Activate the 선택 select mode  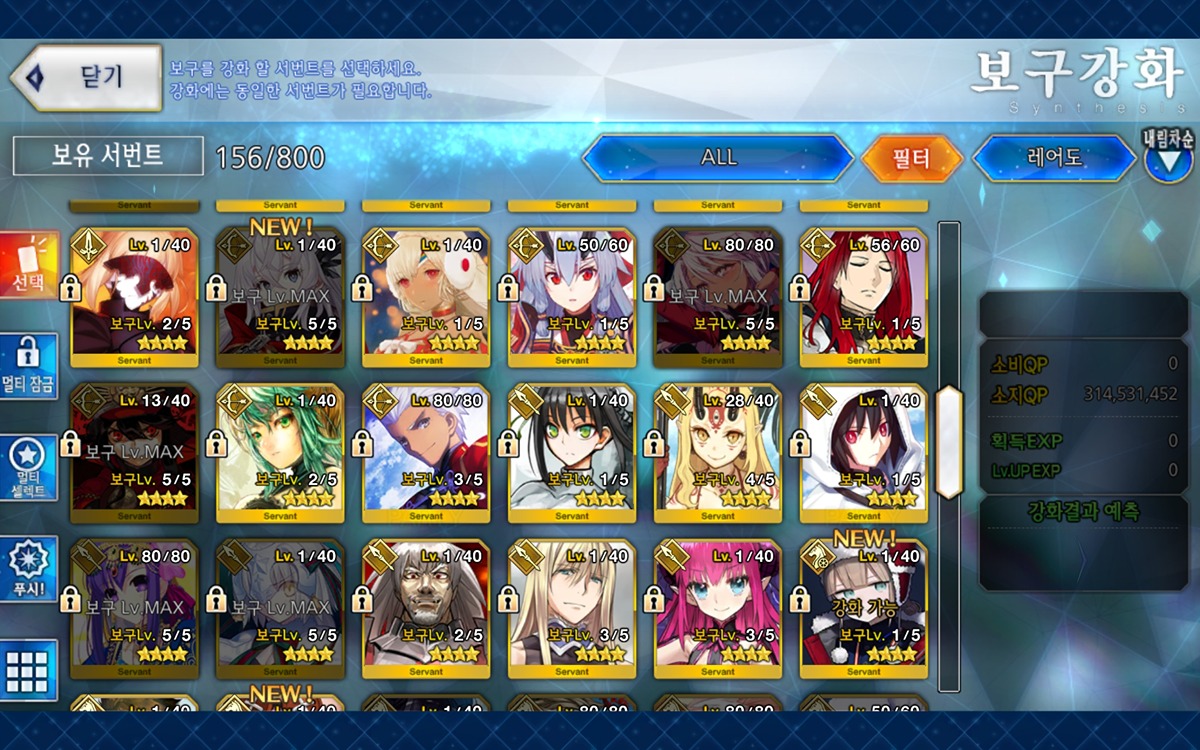tap(29, 266)
